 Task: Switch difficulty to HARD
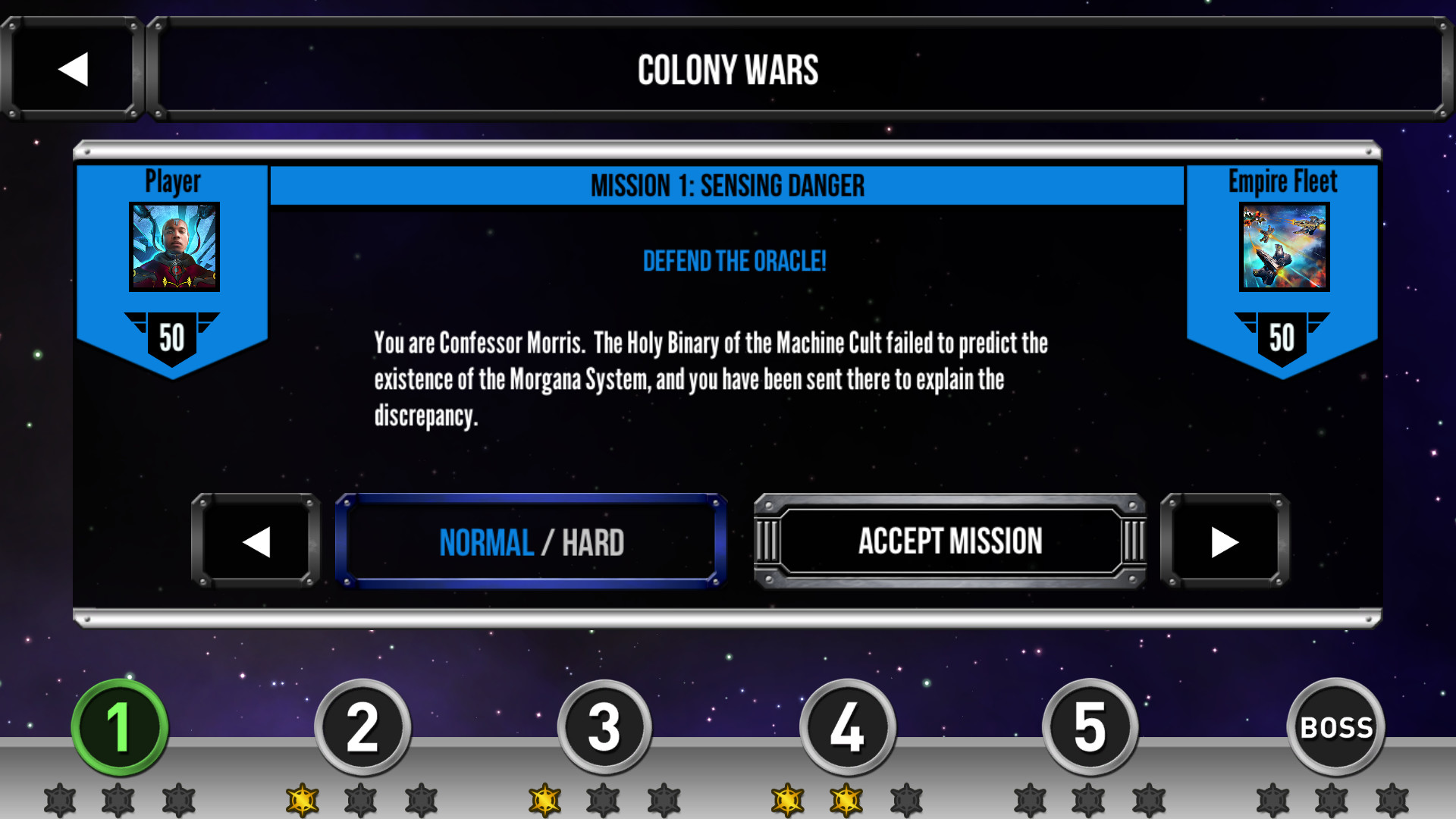592,541
